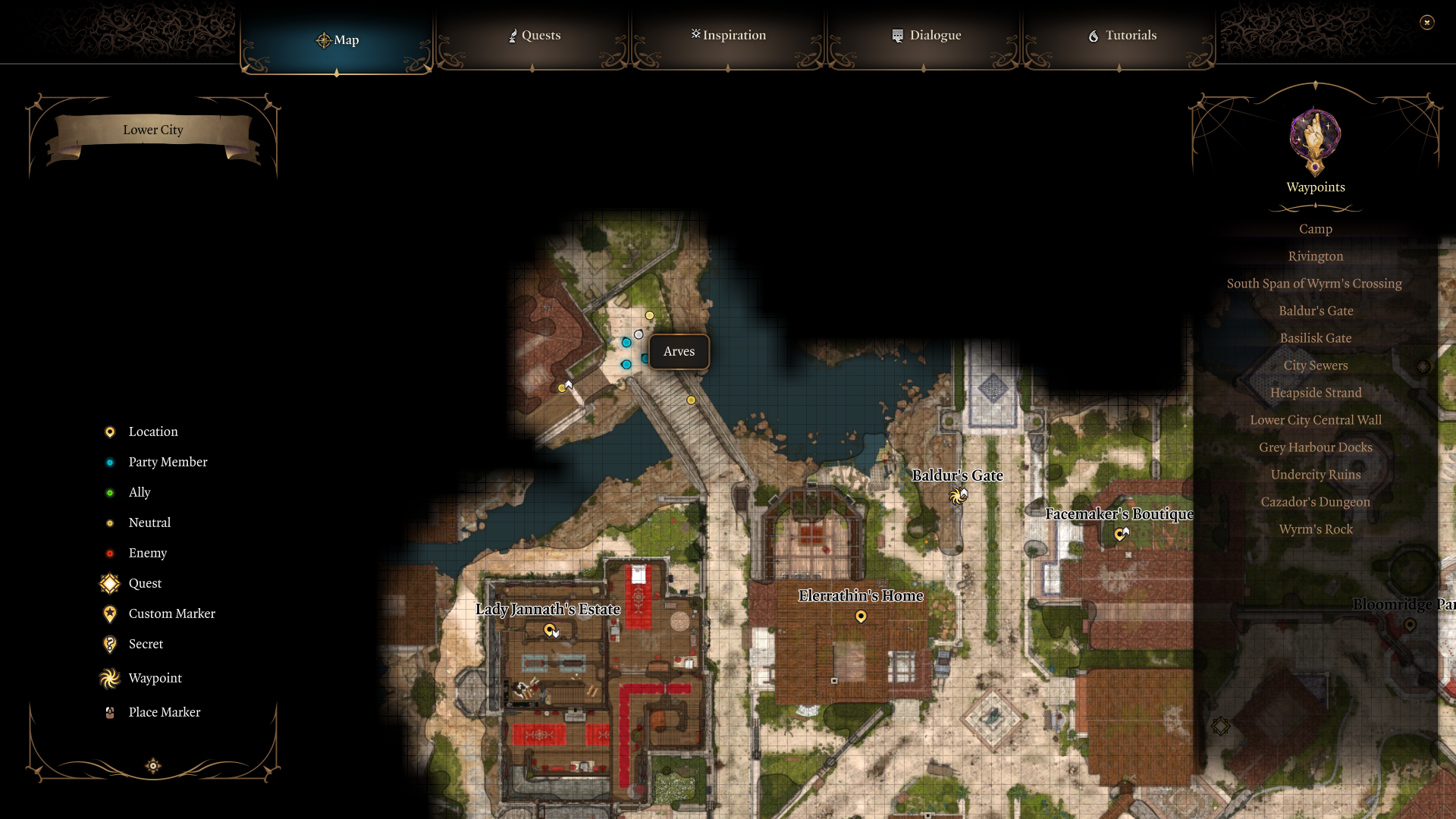
Task: Click Elerrathin's Home location pin
Action: pyautogui.click(x=861, y=617)
